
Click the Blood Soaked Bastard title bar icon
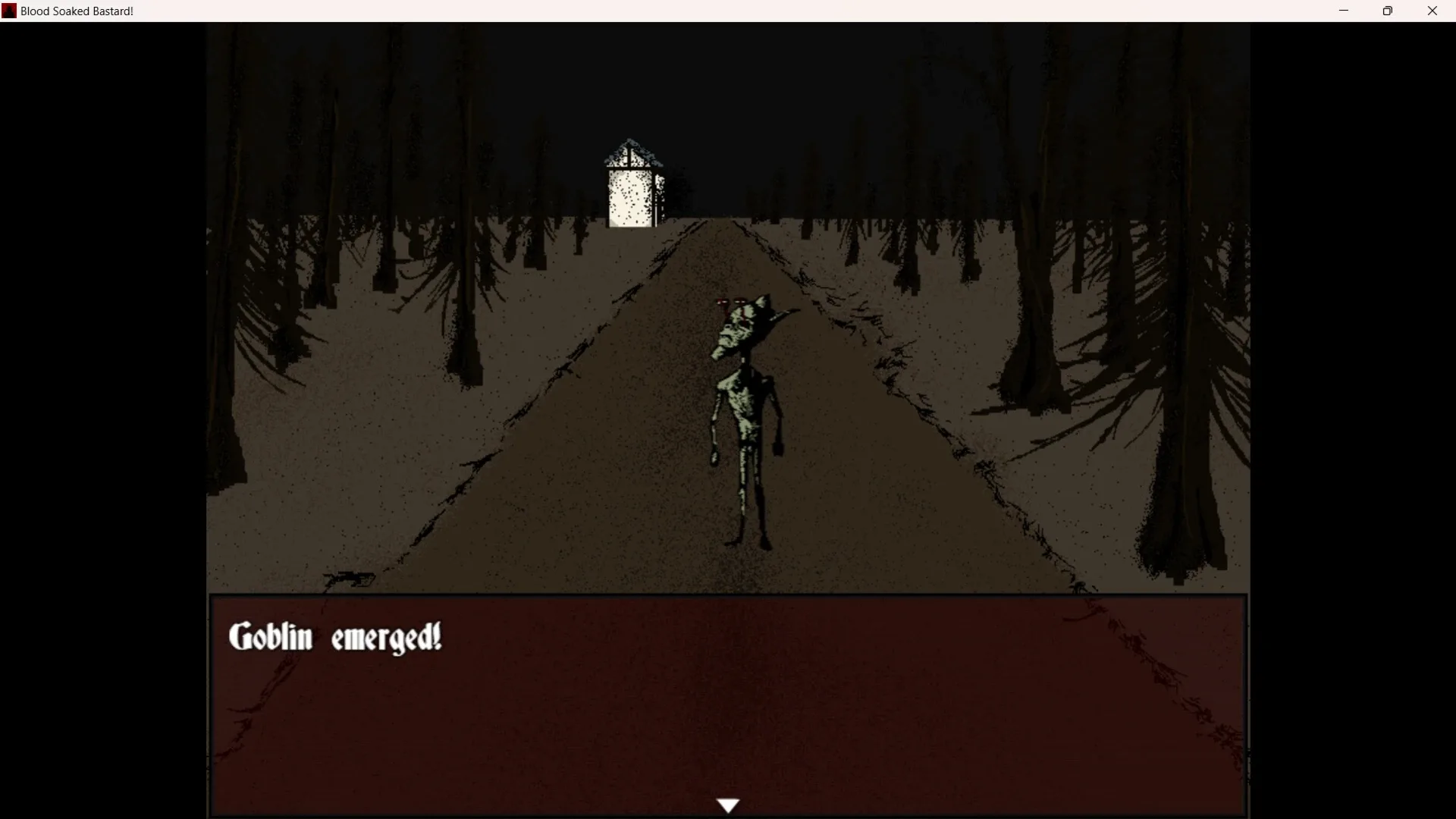(8, 10)
